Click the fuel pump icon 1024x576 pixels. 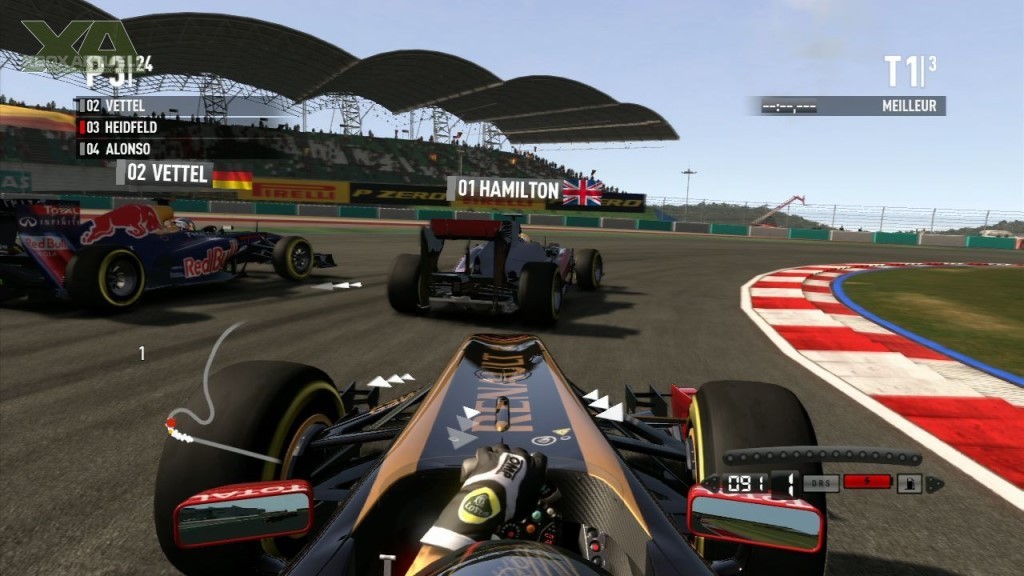[910, 484]
